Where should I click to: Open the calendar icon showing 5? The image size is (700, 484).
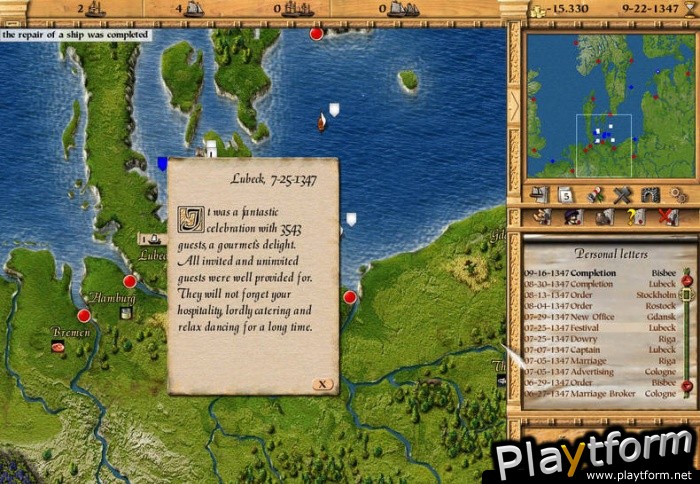coord(567,194)
